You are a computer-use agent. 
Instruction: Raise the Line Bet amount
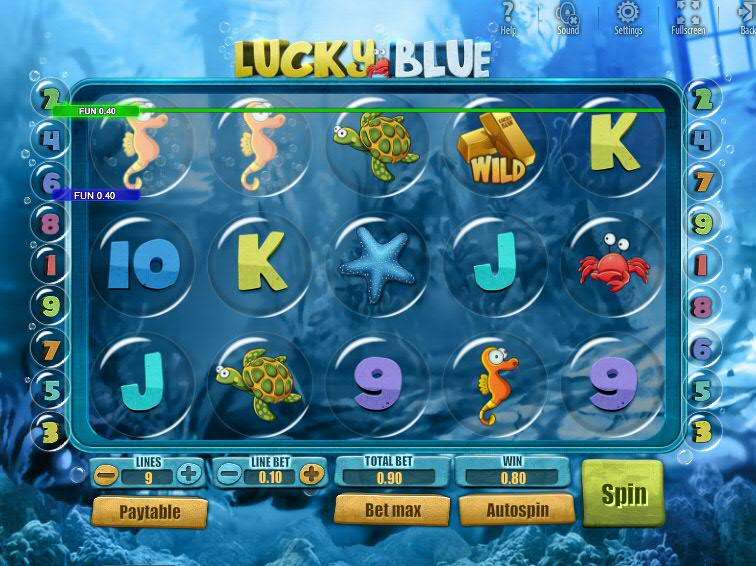[x=312, y=475]
